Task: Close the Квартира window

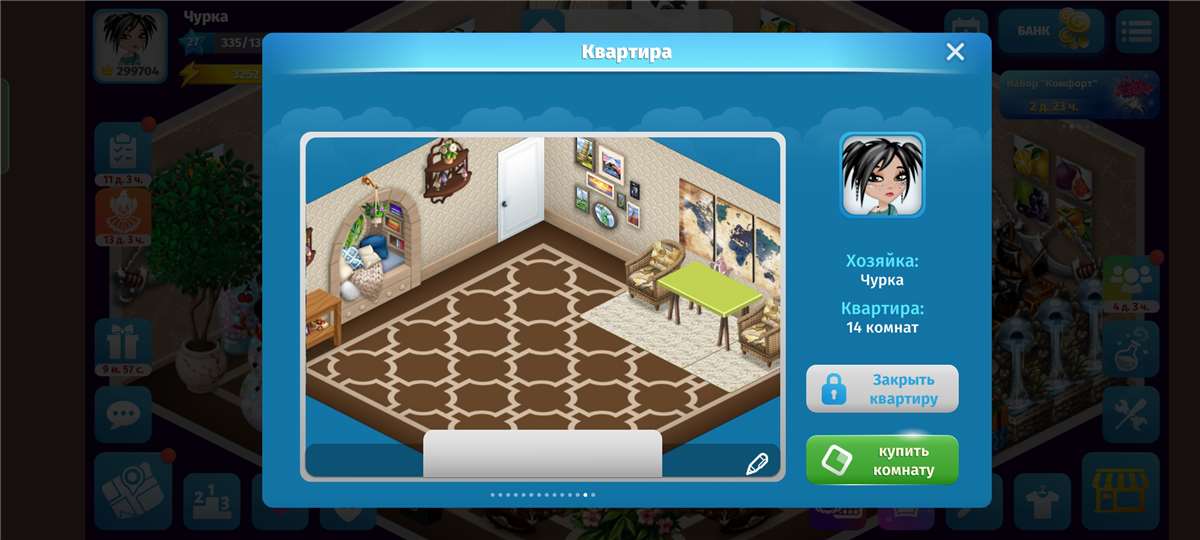Action: pos(955,52)
